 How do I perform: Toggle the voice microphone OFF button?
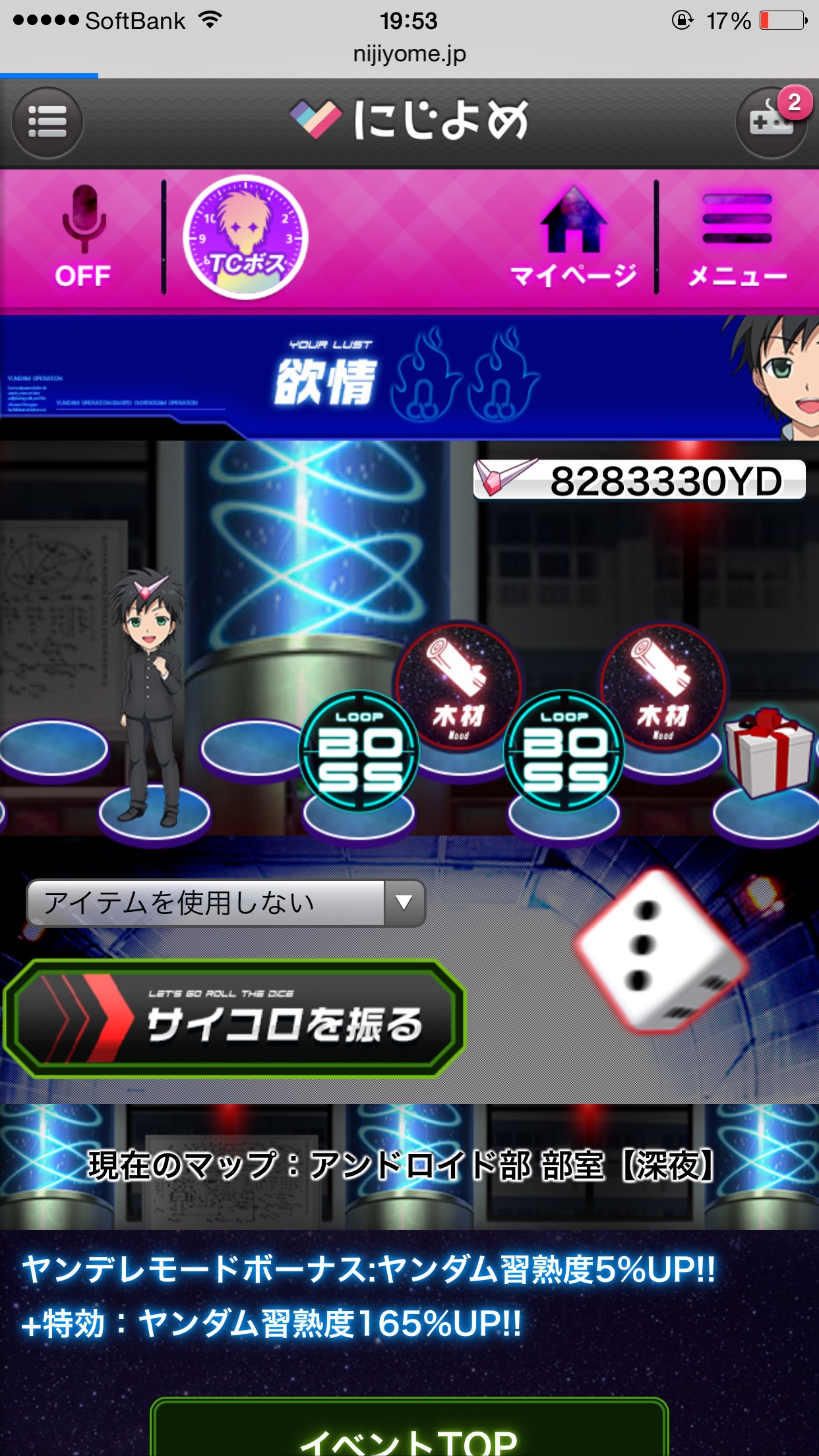pos(82,237)
